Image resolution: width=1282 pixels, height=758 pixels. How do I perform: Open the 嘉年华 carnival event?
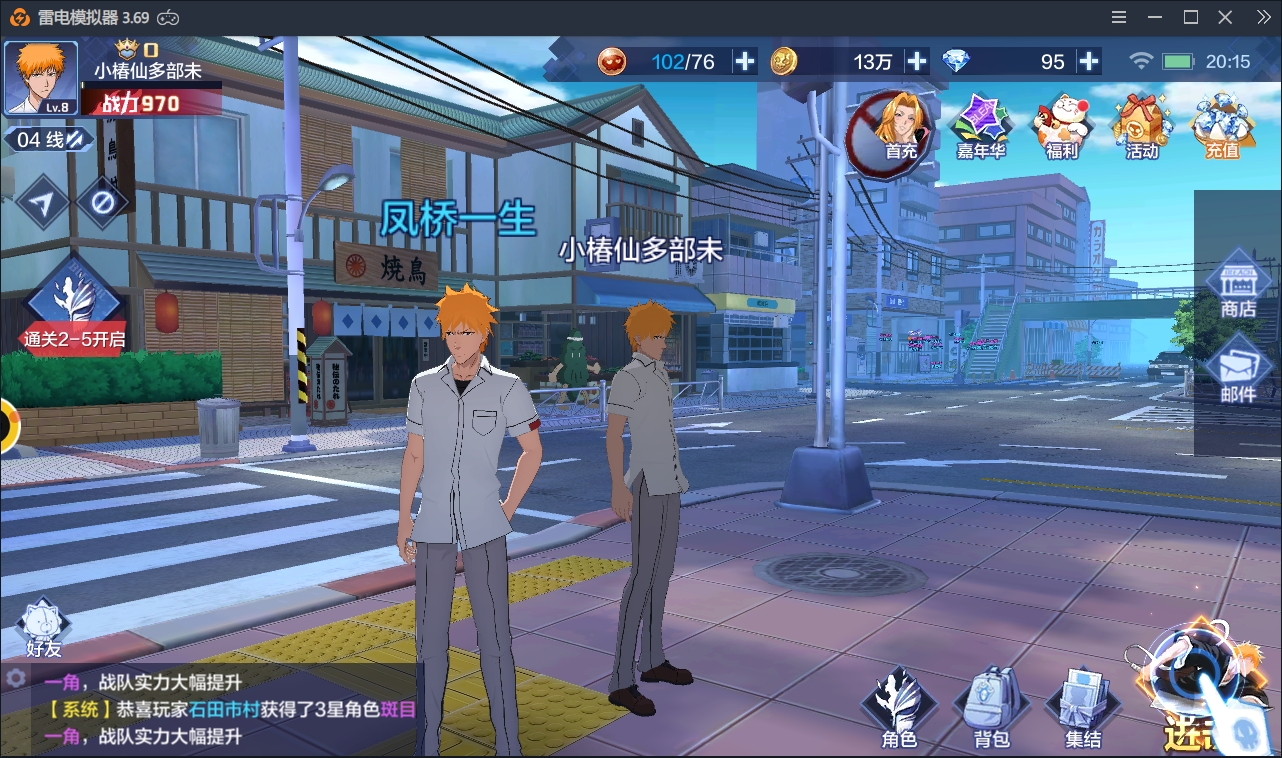point(980,127)
